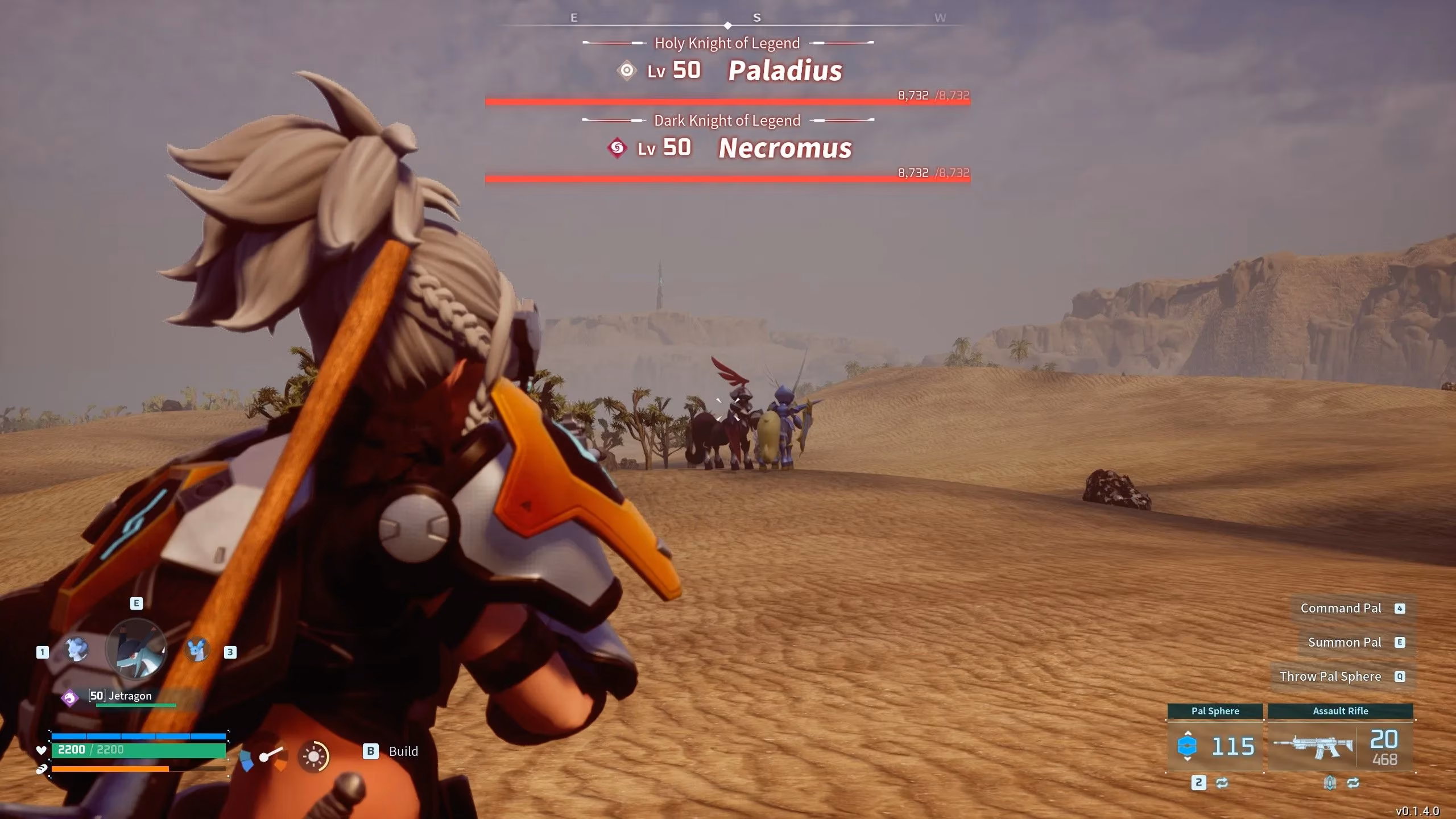Click the dragon element icon beside Jetragon

[69, 697]
